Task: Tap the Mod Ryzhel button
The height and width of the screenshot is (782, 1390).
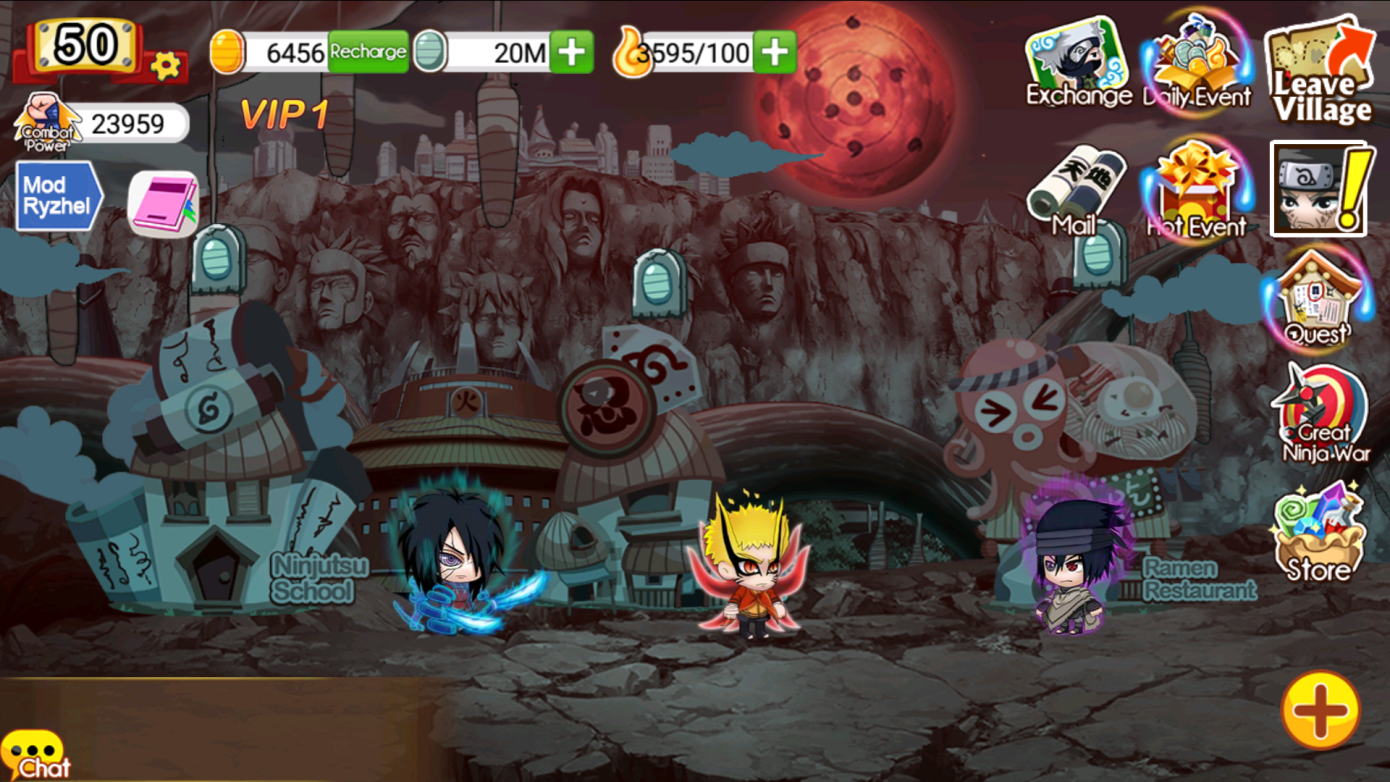Action: pyautogui.click(x=55, y=193)
